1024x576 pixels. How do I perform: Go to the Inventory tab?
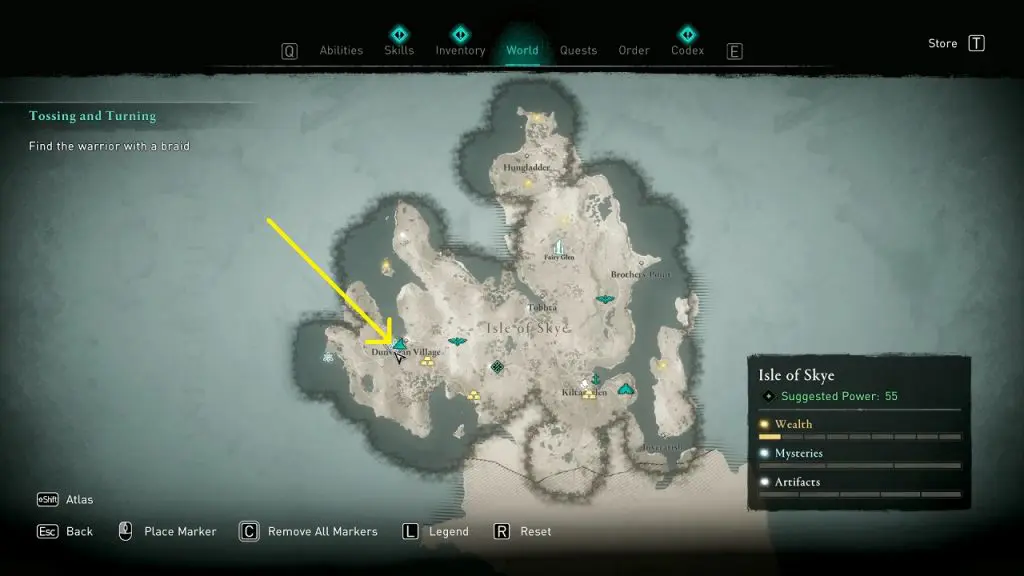coord(460,51)
